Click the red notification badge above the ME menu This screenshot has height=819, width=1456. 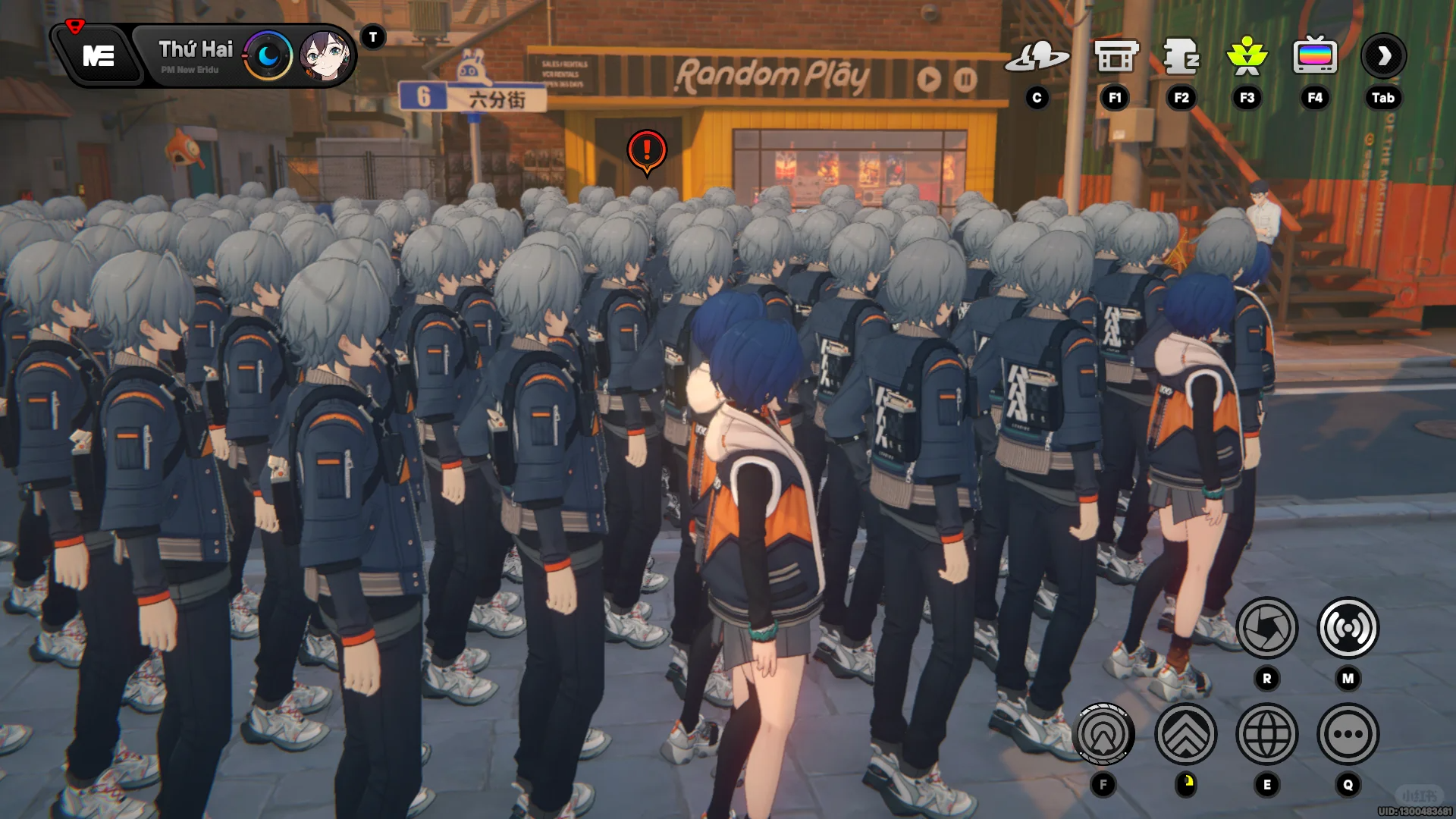point(74,25)
